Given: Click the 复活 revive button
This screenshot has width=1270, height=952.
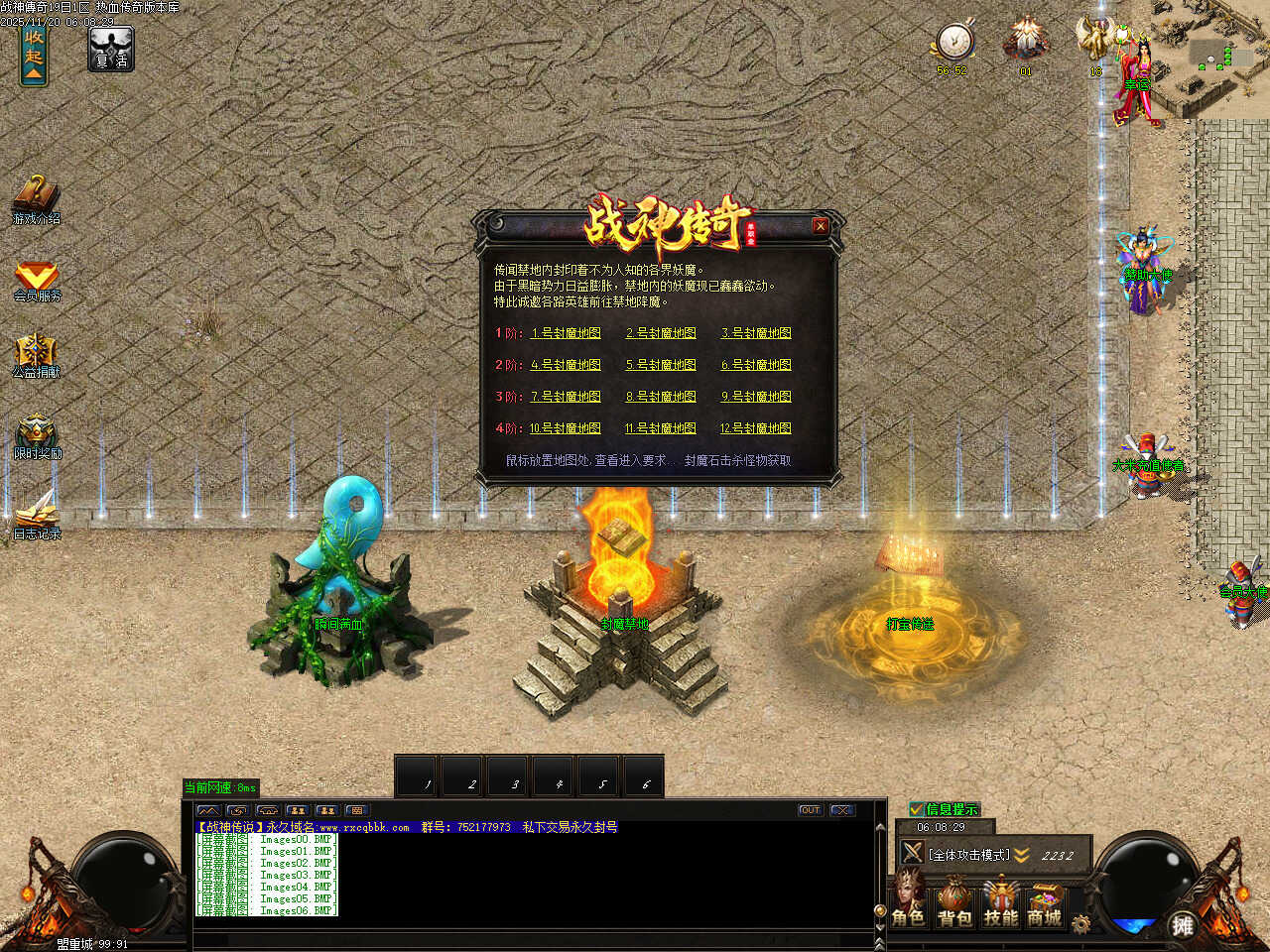Looking at the screenshot, I should point(110,50).
